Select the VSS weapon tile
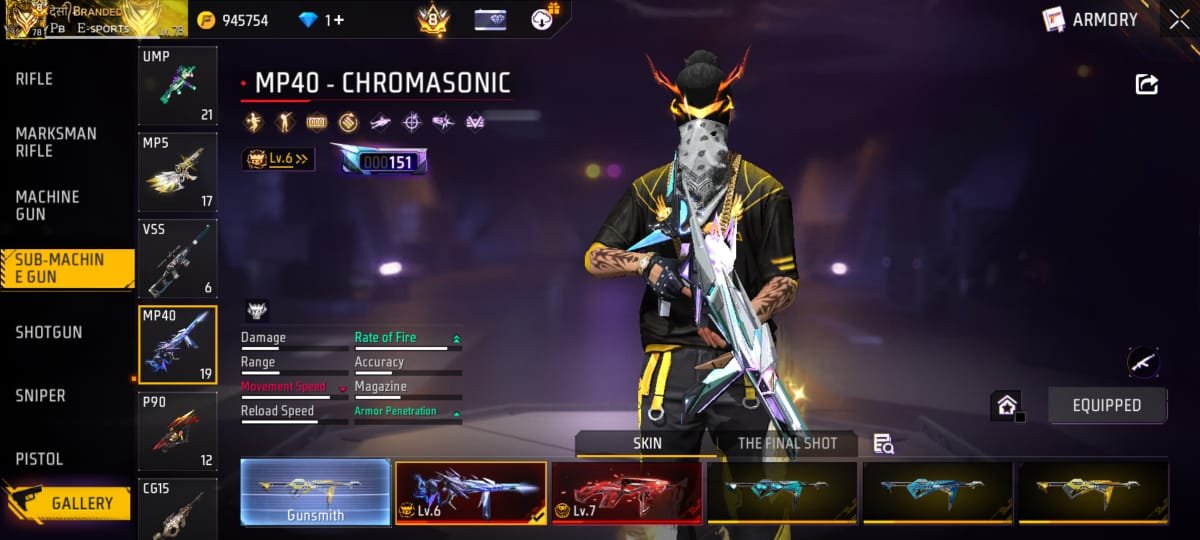This screenshot has height=540, width=1200. tap(177, 258)
